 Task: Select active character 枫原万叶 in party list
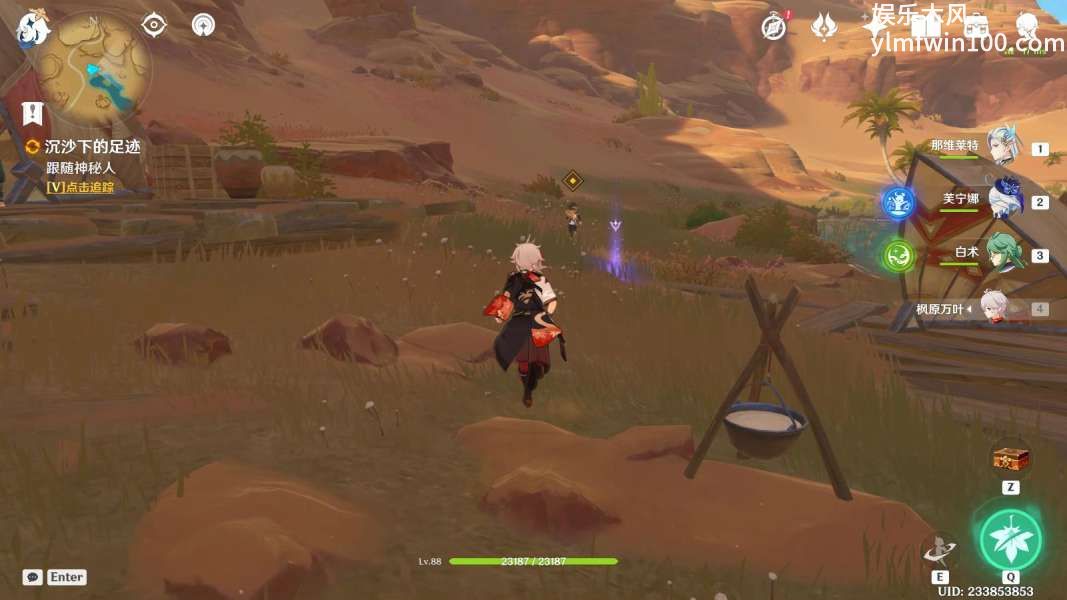[x=995, y=308]
